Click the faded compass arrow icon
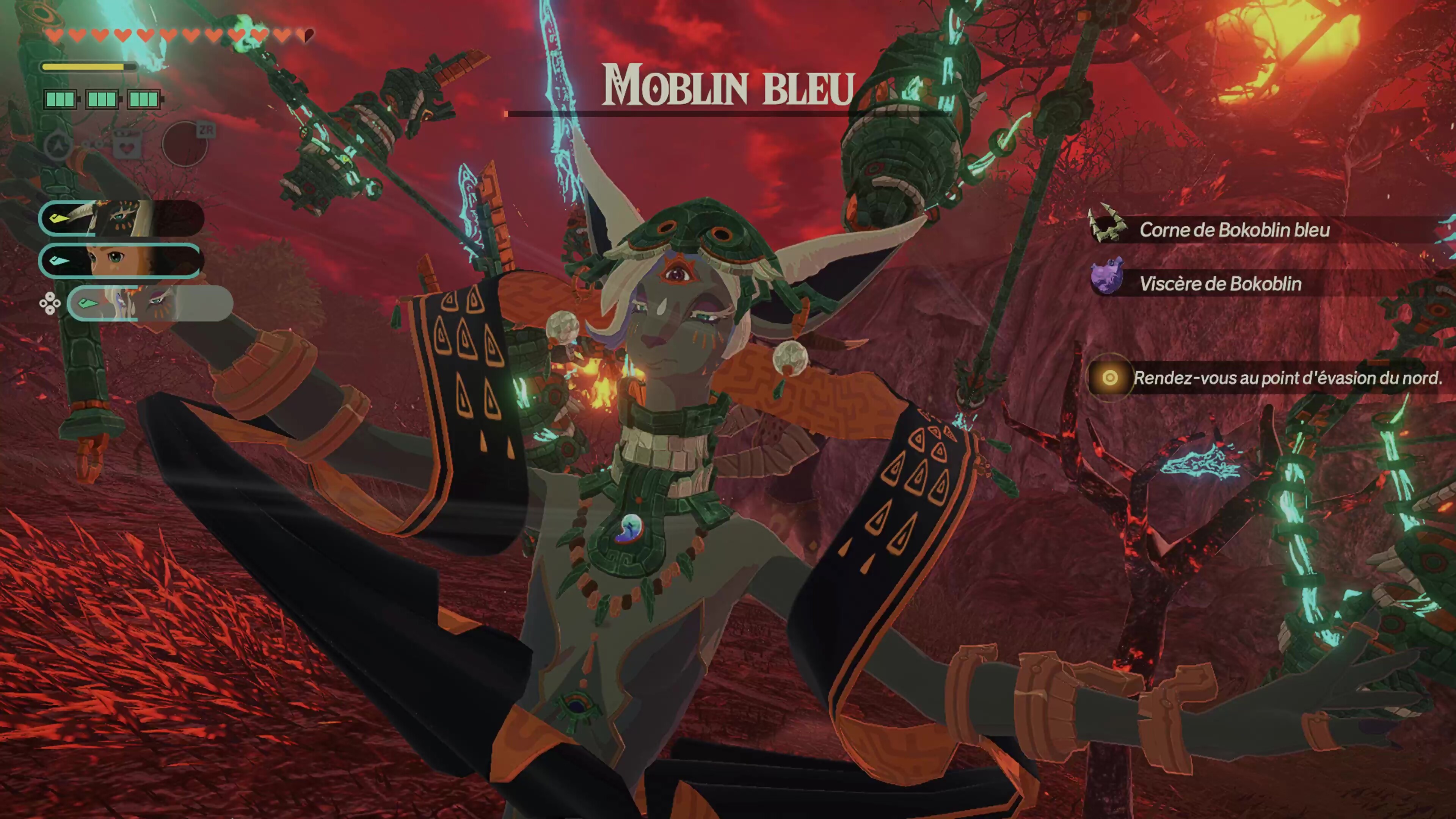Viewport: 1456px width, 819px height. pyautogui.click(x=58, y=146)
